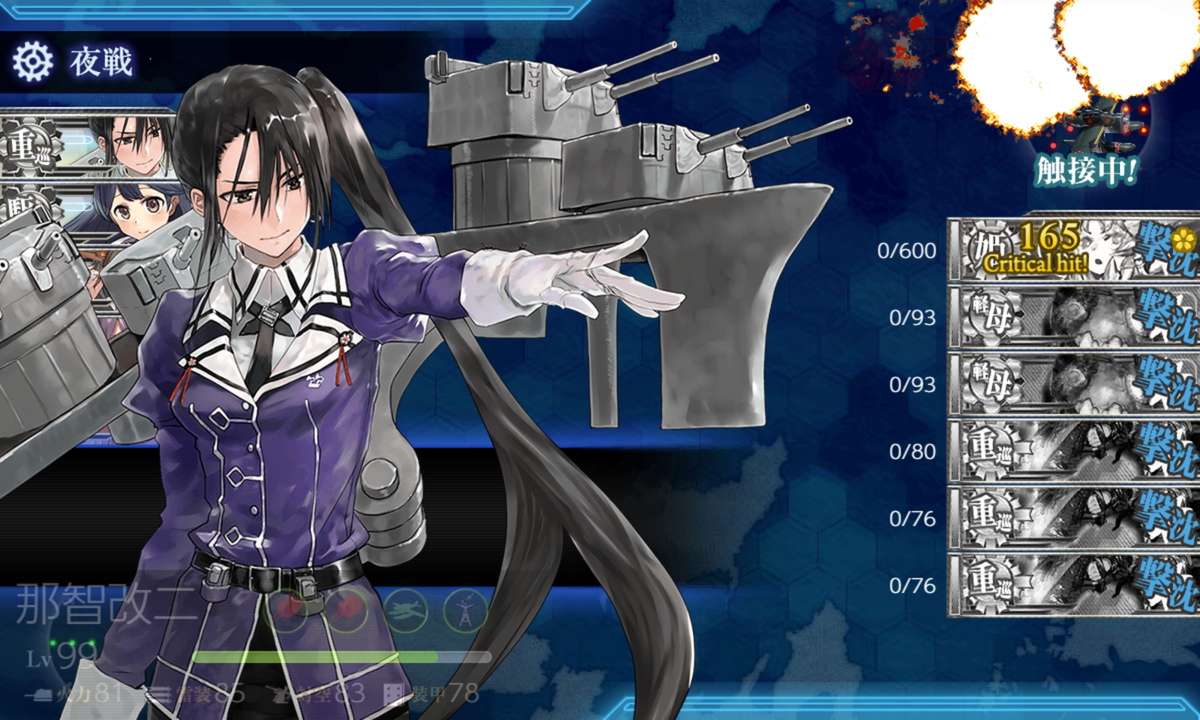Select the sunk heavy cruiser with 0/80 HP
This screenshot has height=720, width=1200.
1072,451
